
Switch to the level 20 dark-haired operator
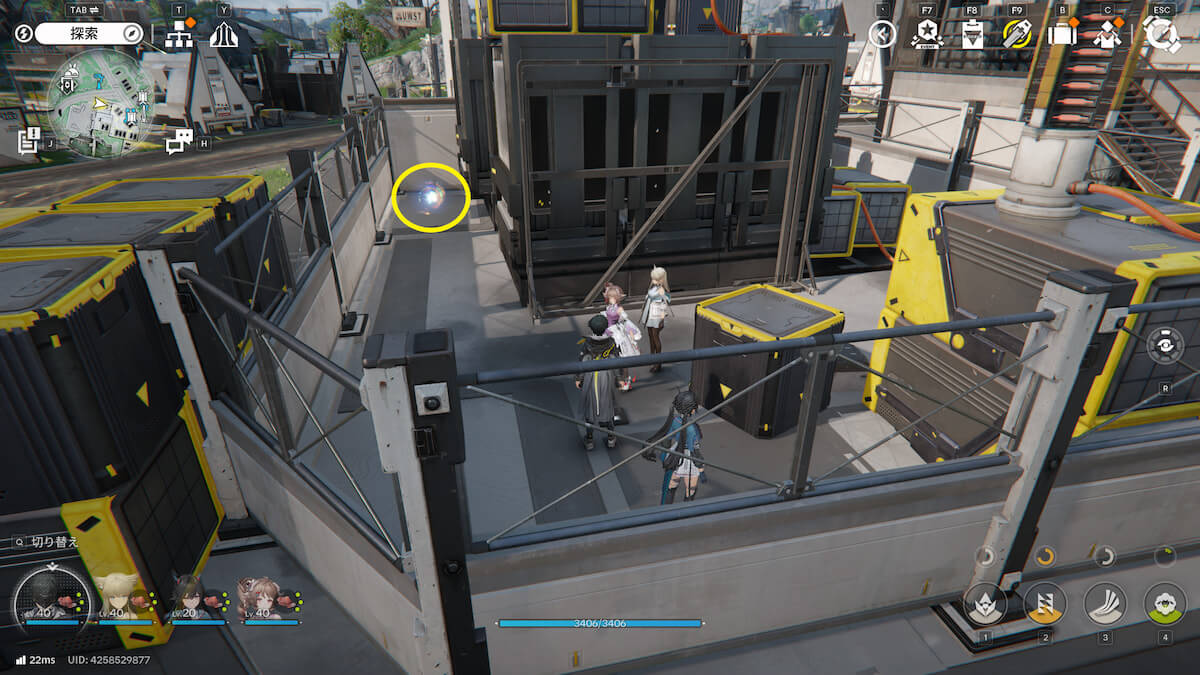tap(190, 600)
